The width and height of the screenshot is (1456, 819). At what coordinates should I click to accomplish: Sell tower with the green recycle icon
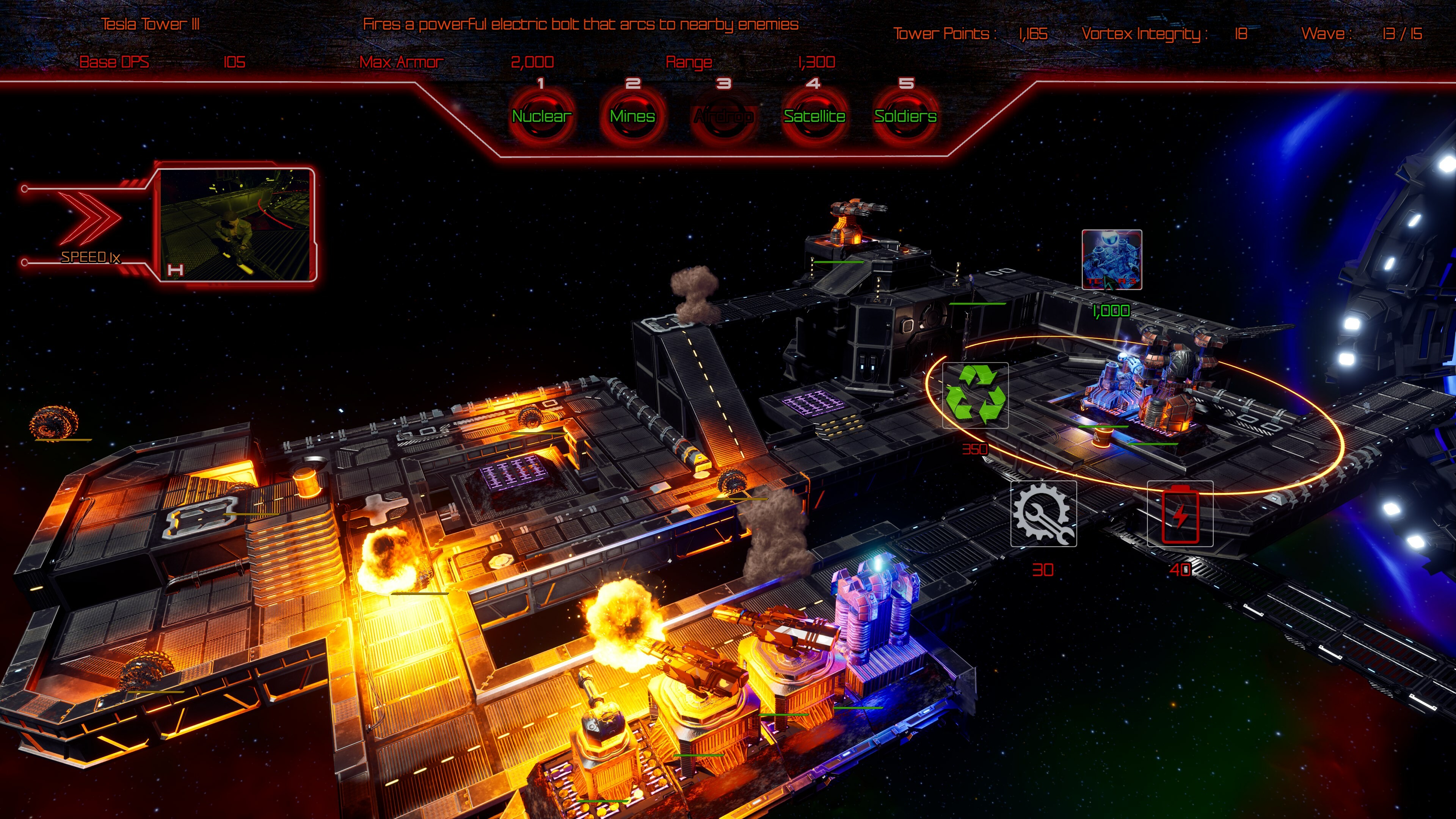tap(975, 394)
